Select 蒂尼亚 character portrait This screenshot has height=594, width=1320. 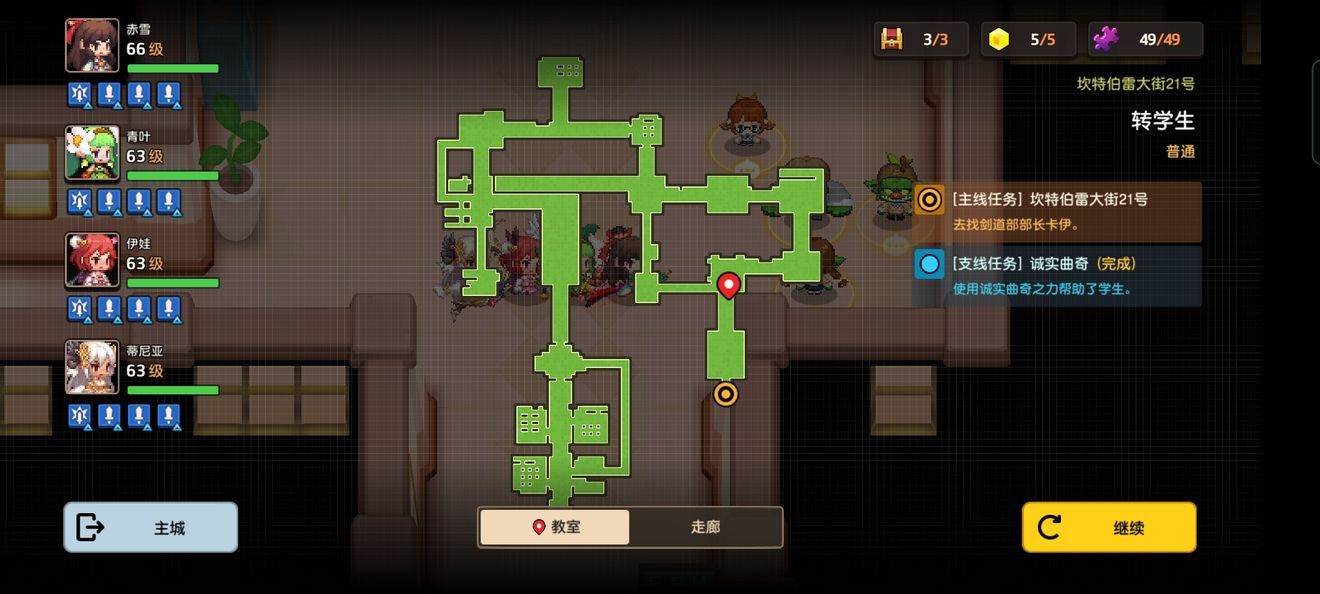pyautogui.click(x=92, y=367)
